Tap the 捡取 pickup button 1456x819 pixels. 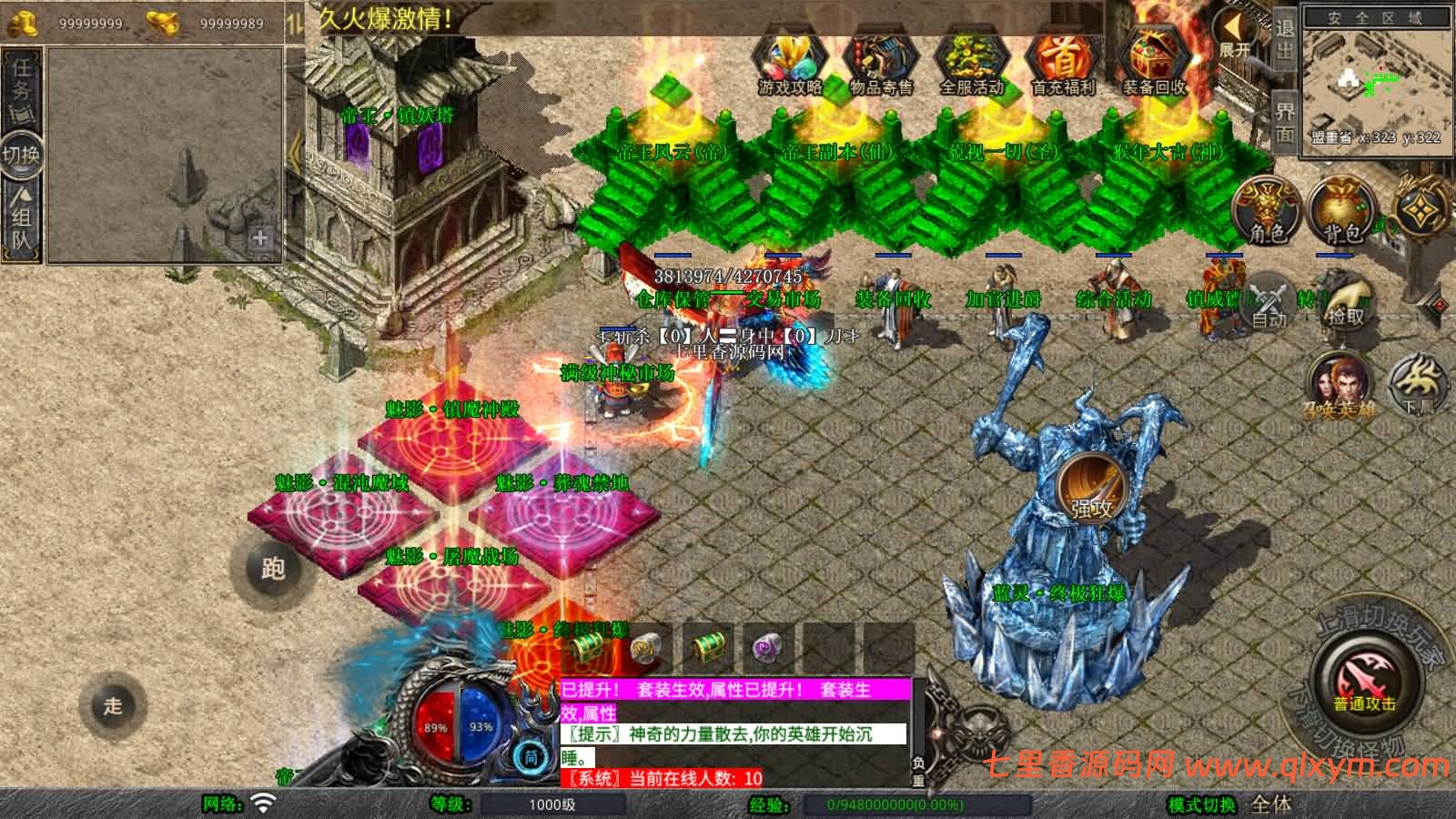pyautogui.click(x=1346, y=300)
